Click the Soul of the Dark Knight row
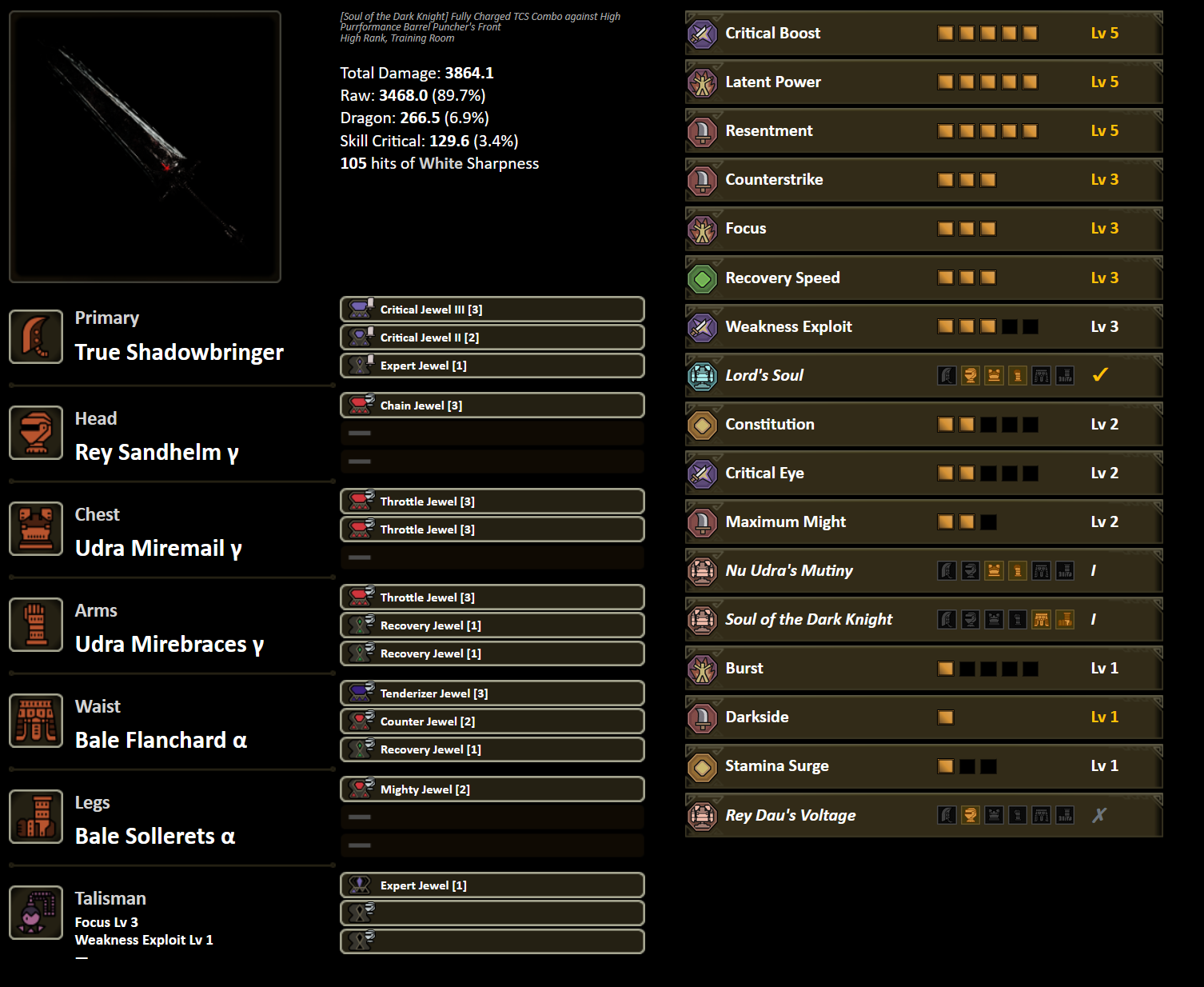This screenshot has height=987, width=1204. click(923, 619)
